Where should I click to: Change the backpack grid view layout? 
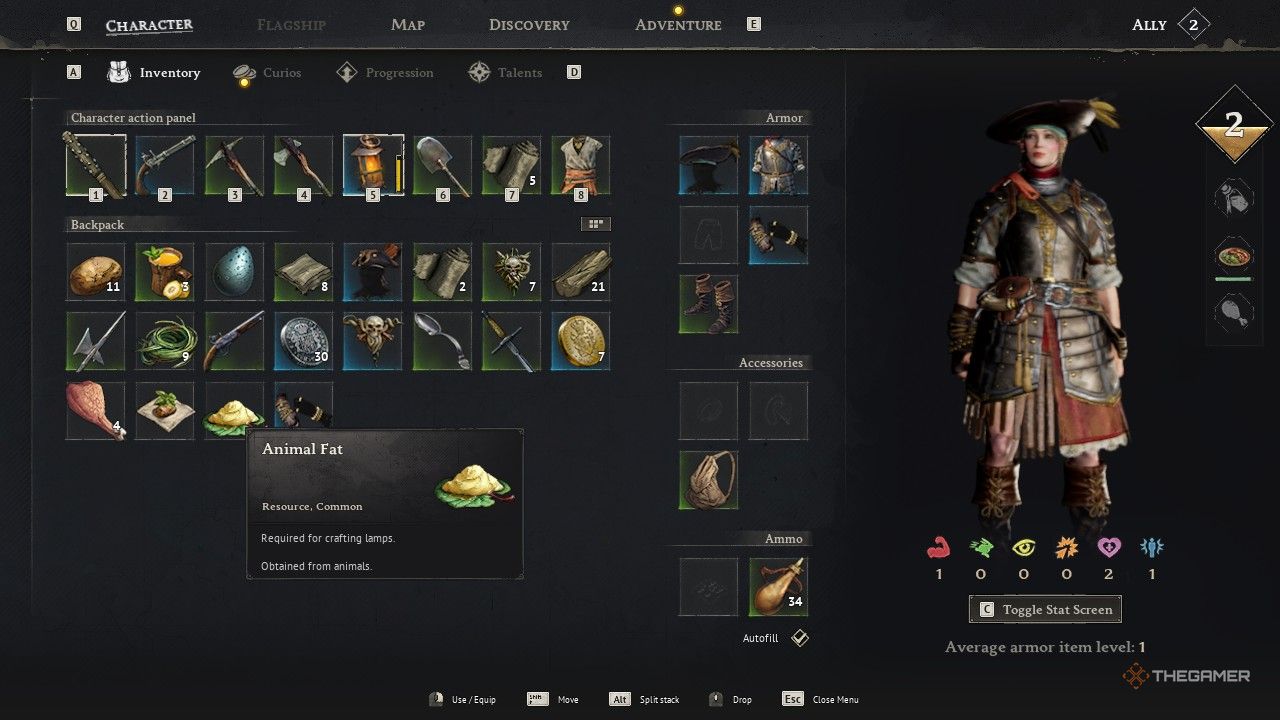click(596, 225)
